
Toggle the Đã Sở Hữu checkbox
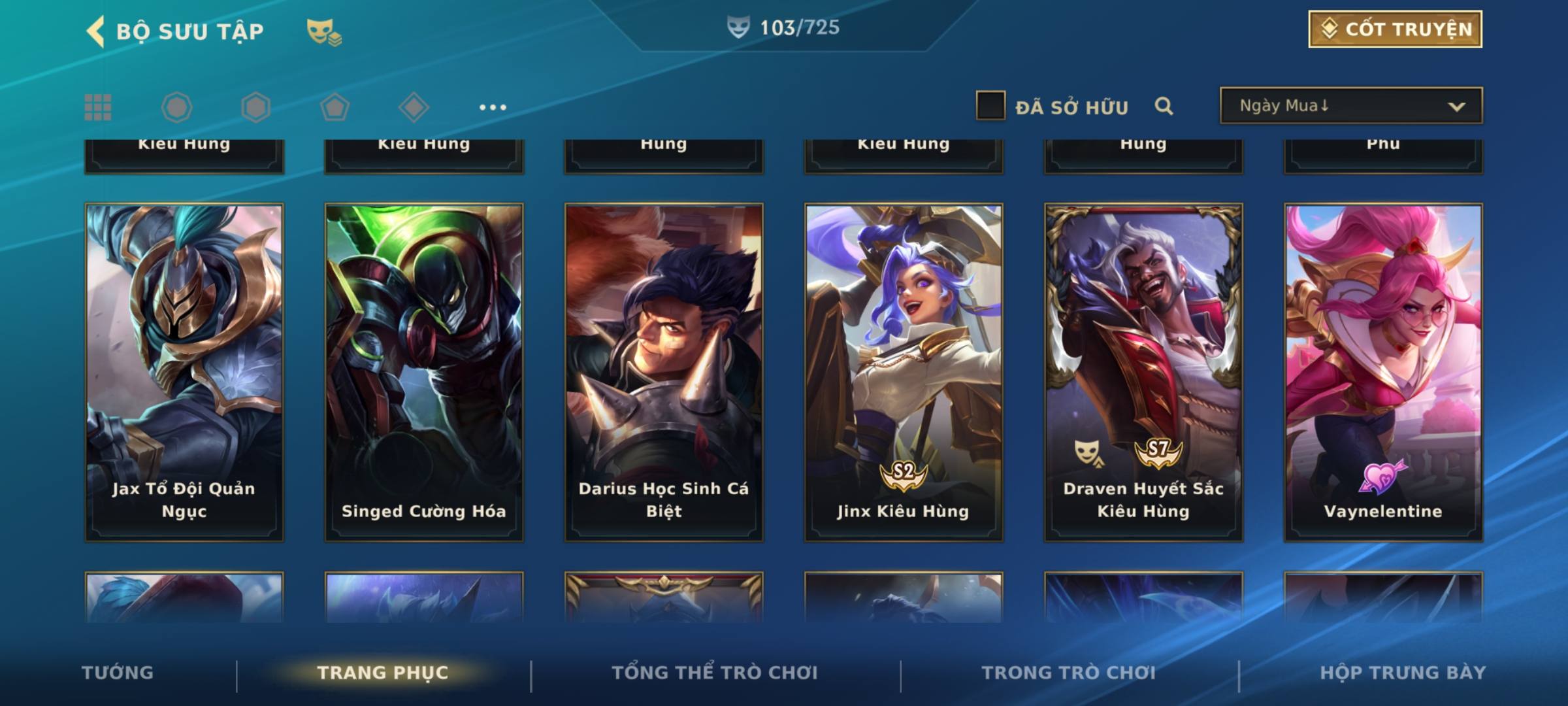point(990,106)
